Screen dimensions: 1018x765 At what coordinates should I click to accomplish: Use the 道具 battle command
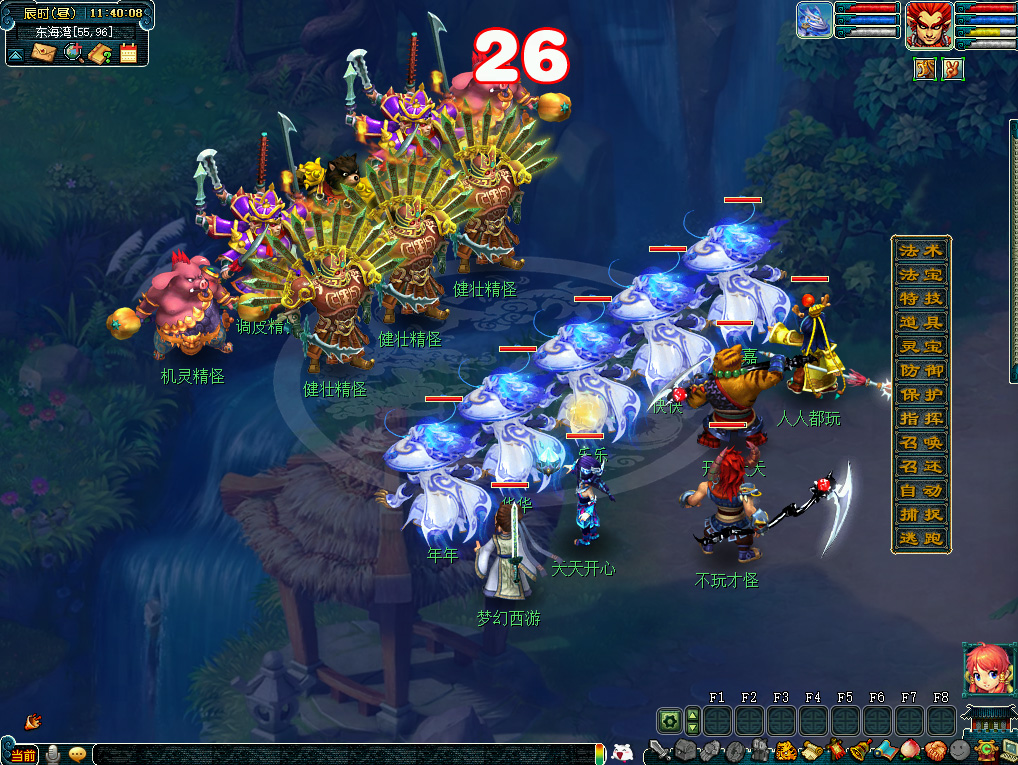(921, 322)
